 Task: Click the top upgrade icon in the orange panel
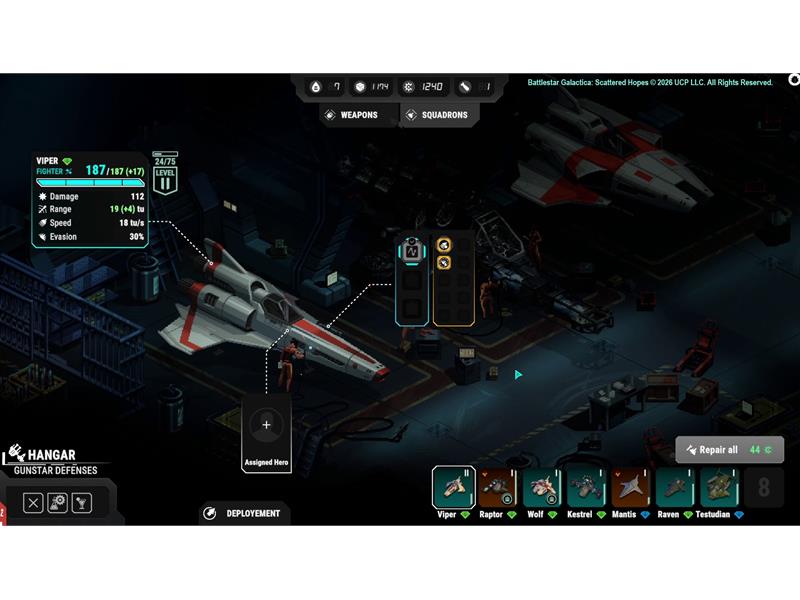(x=444, y=245)
